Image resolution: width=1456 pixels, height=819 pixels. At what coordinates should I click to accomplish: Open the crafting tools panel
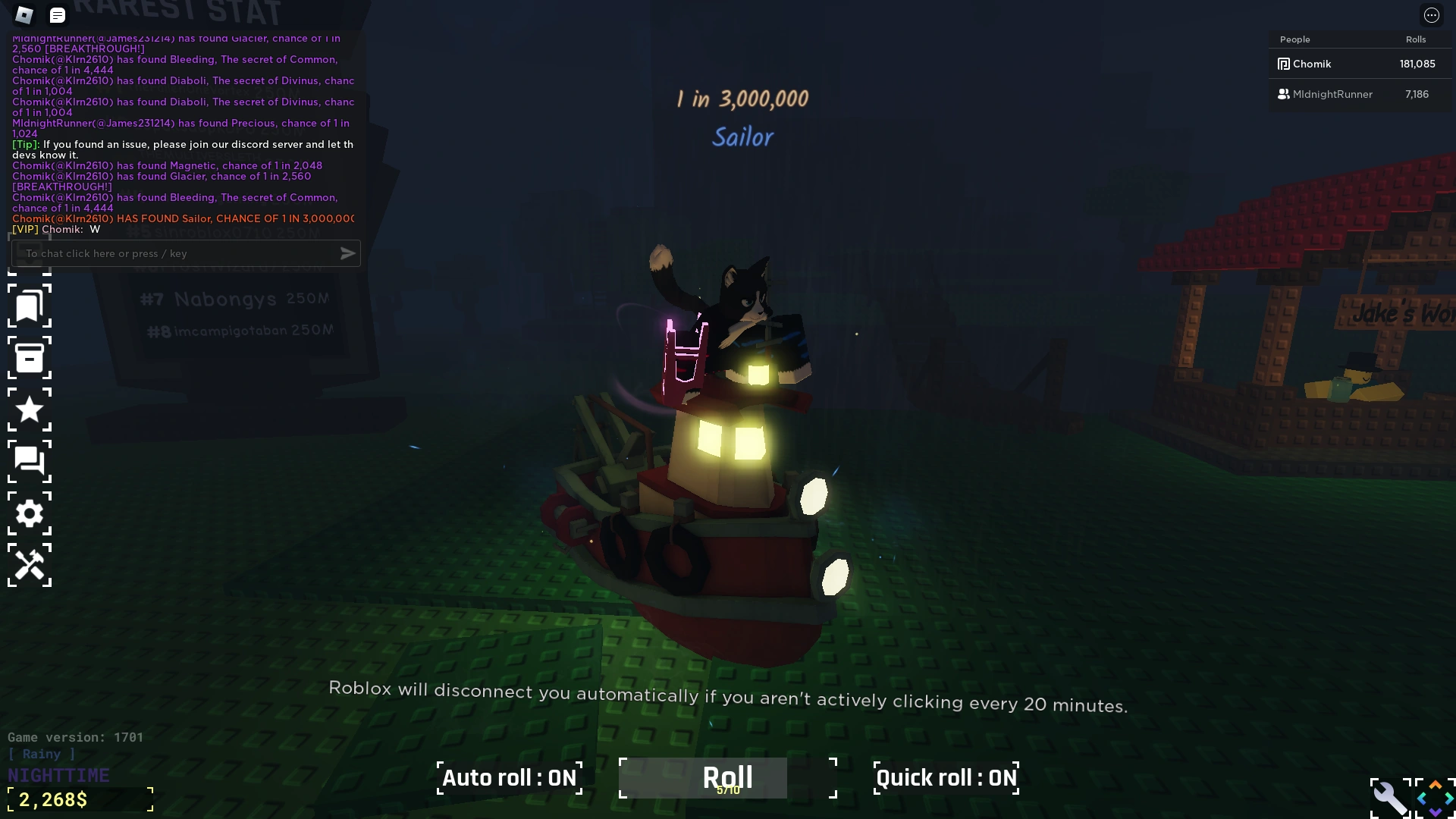(30, 566)
